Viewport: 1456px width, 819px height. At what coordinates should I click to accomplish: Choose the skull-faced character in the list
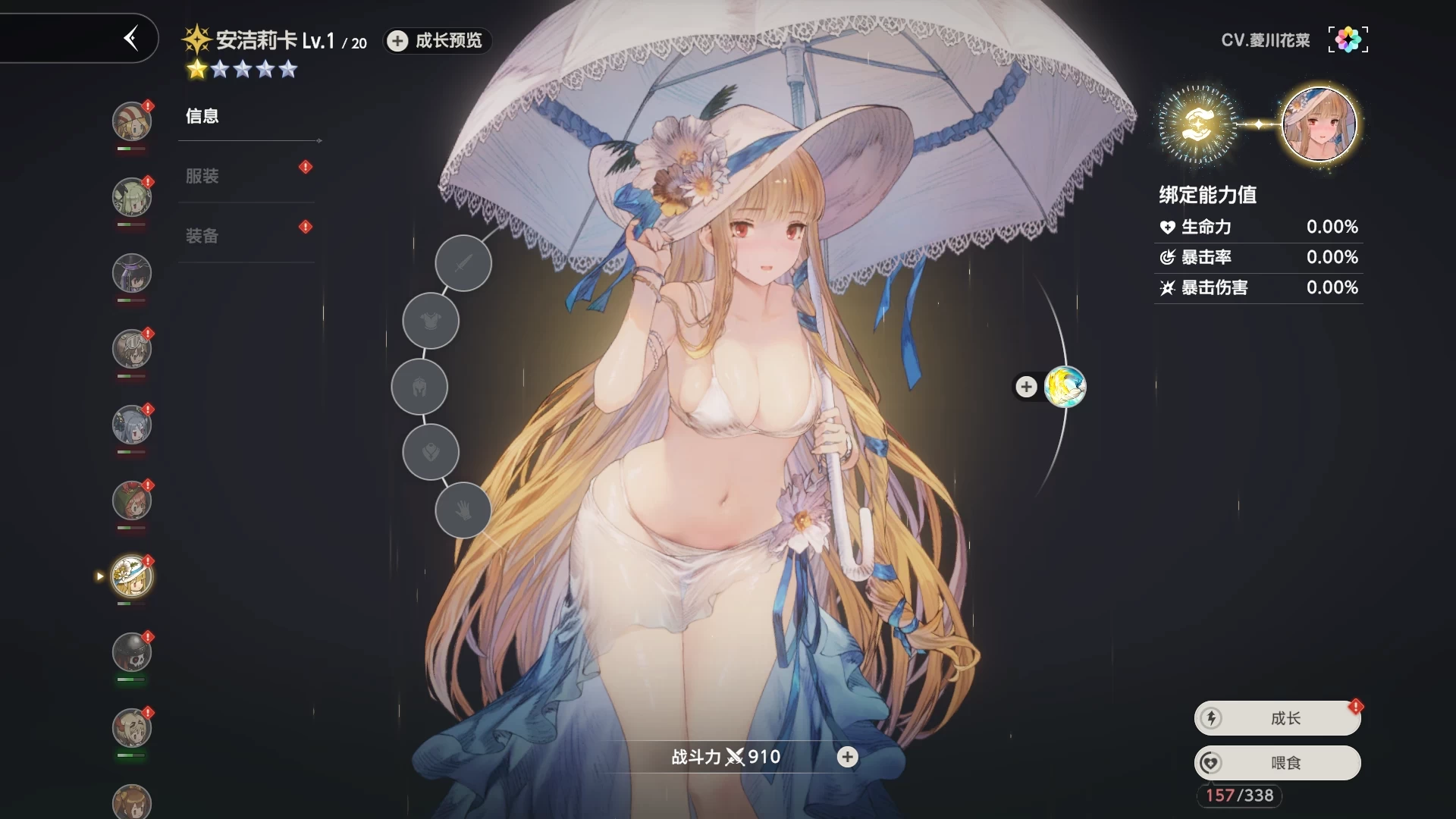(x=132, y=652)
